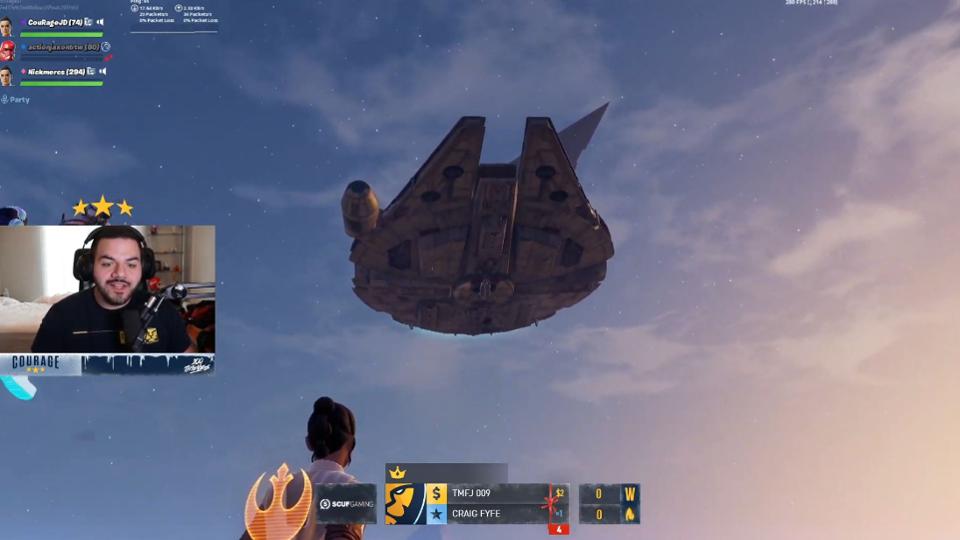960x540 pixels.
Task: Select CouRageJD in the party list
Action: point(54,22)
